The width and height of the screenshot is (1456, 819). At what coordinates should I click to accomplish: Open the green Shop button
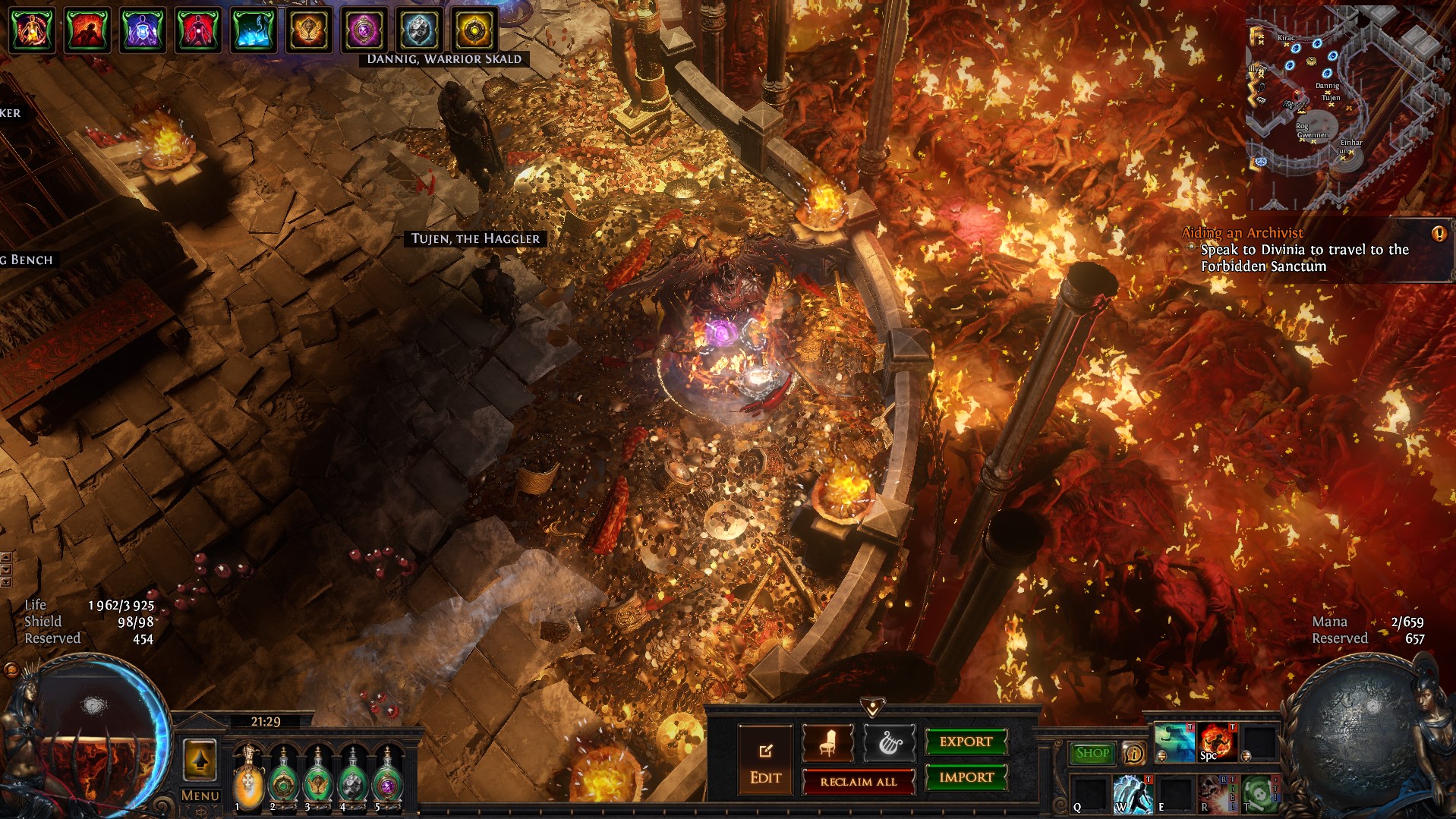point(1092,753)
